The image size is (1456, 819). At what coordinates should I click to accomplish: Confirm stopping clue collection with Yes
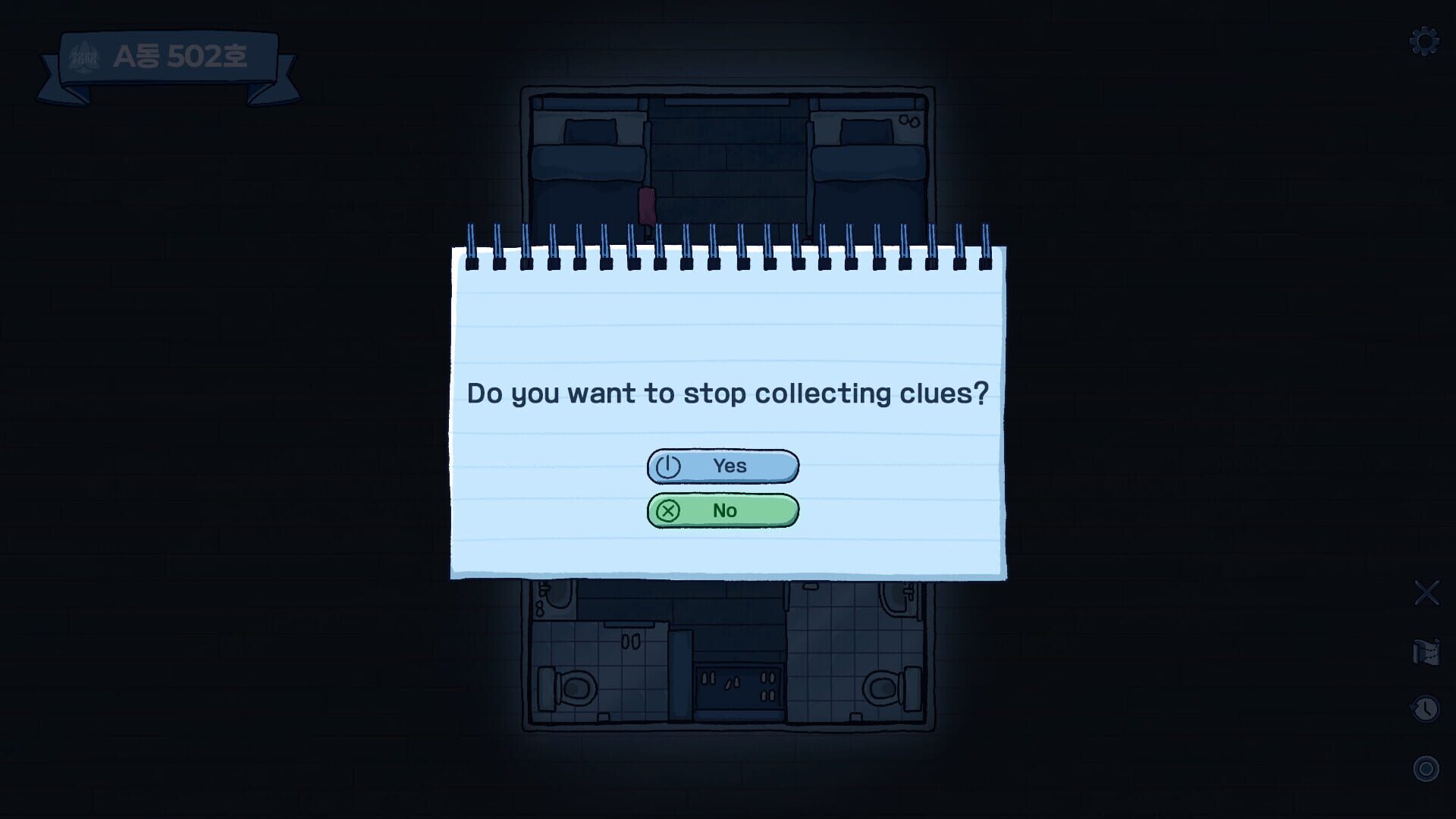(722, 466)
